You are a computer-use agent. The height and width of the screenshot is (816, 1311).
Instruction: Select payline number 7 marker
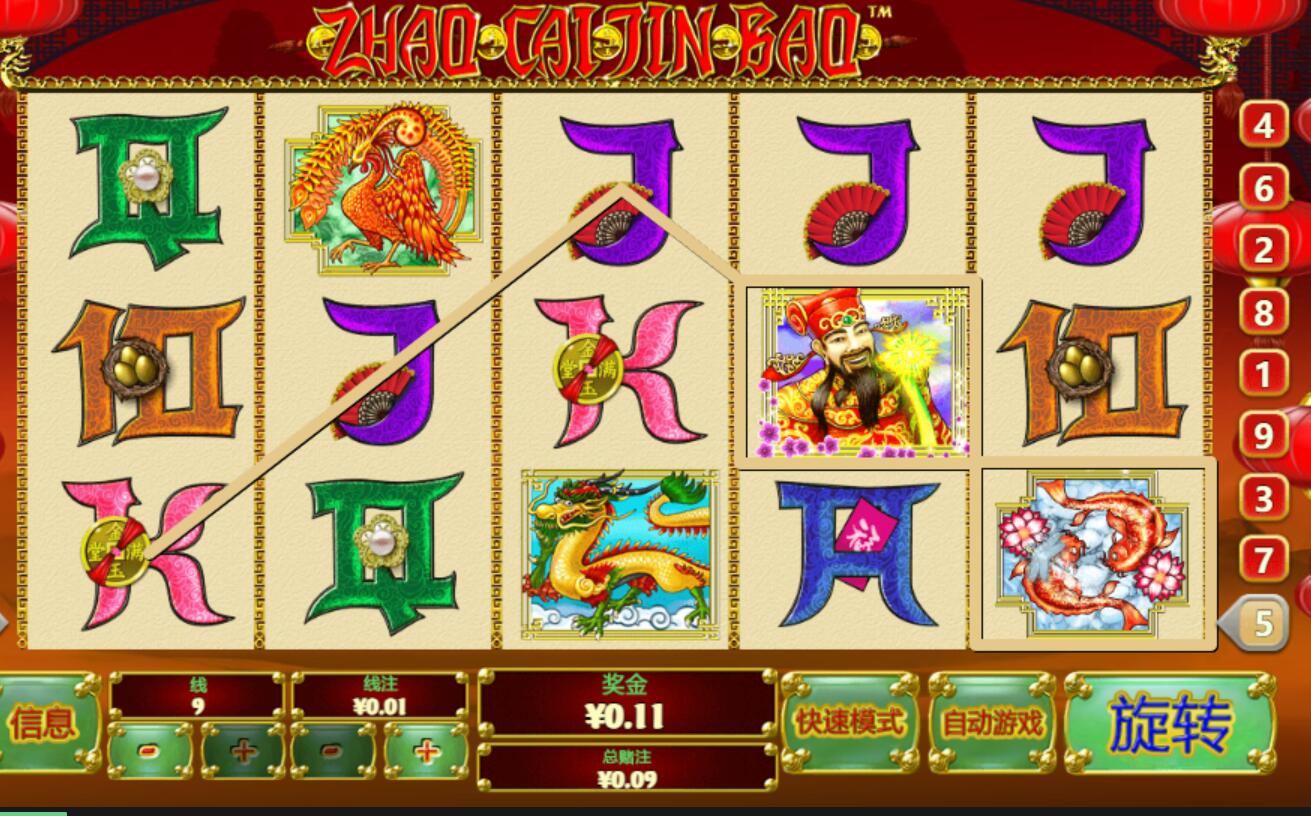pyautogui.click(x=1264, y=560)
